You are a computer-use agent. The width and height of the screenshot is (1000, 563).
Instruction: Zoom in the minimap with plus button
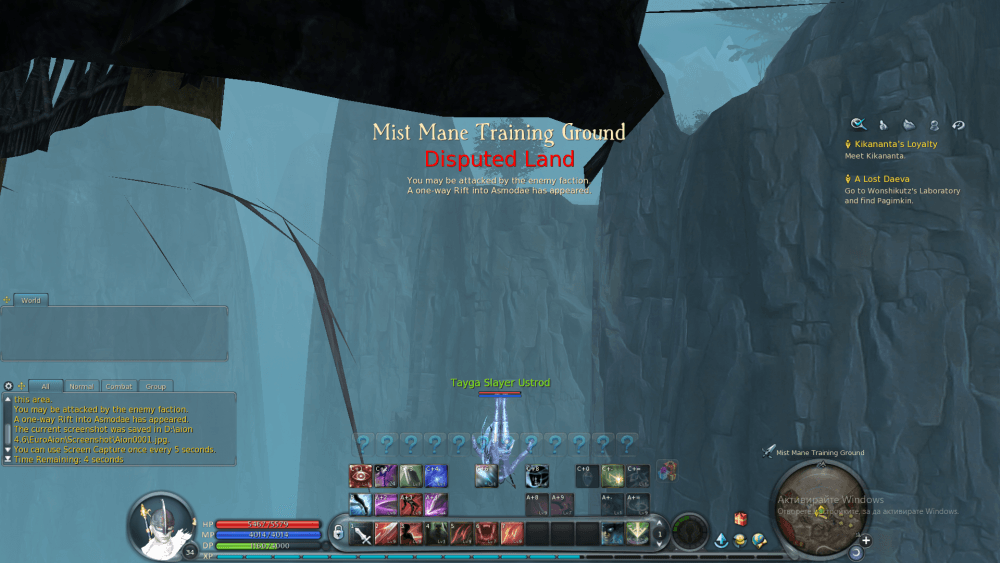pyautogui.click(x=866, y=541)
